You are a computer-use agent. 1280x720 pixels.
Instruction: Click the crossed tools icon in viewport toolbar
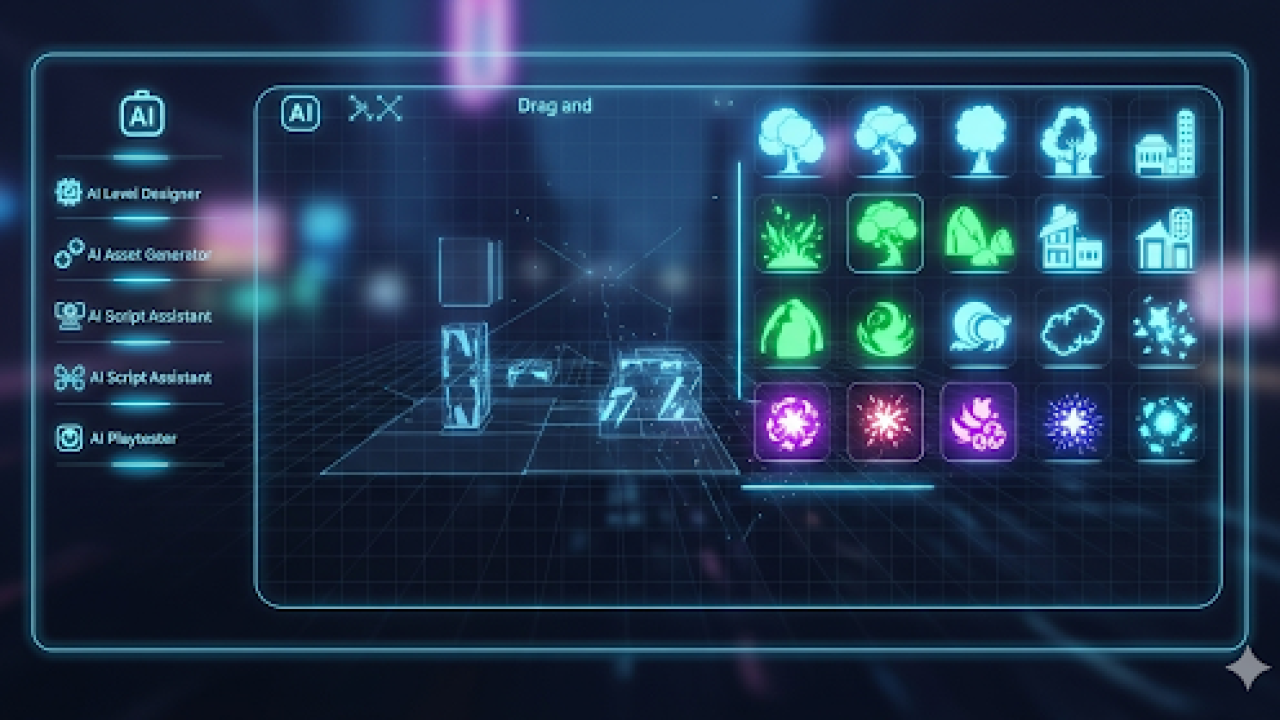375,109
